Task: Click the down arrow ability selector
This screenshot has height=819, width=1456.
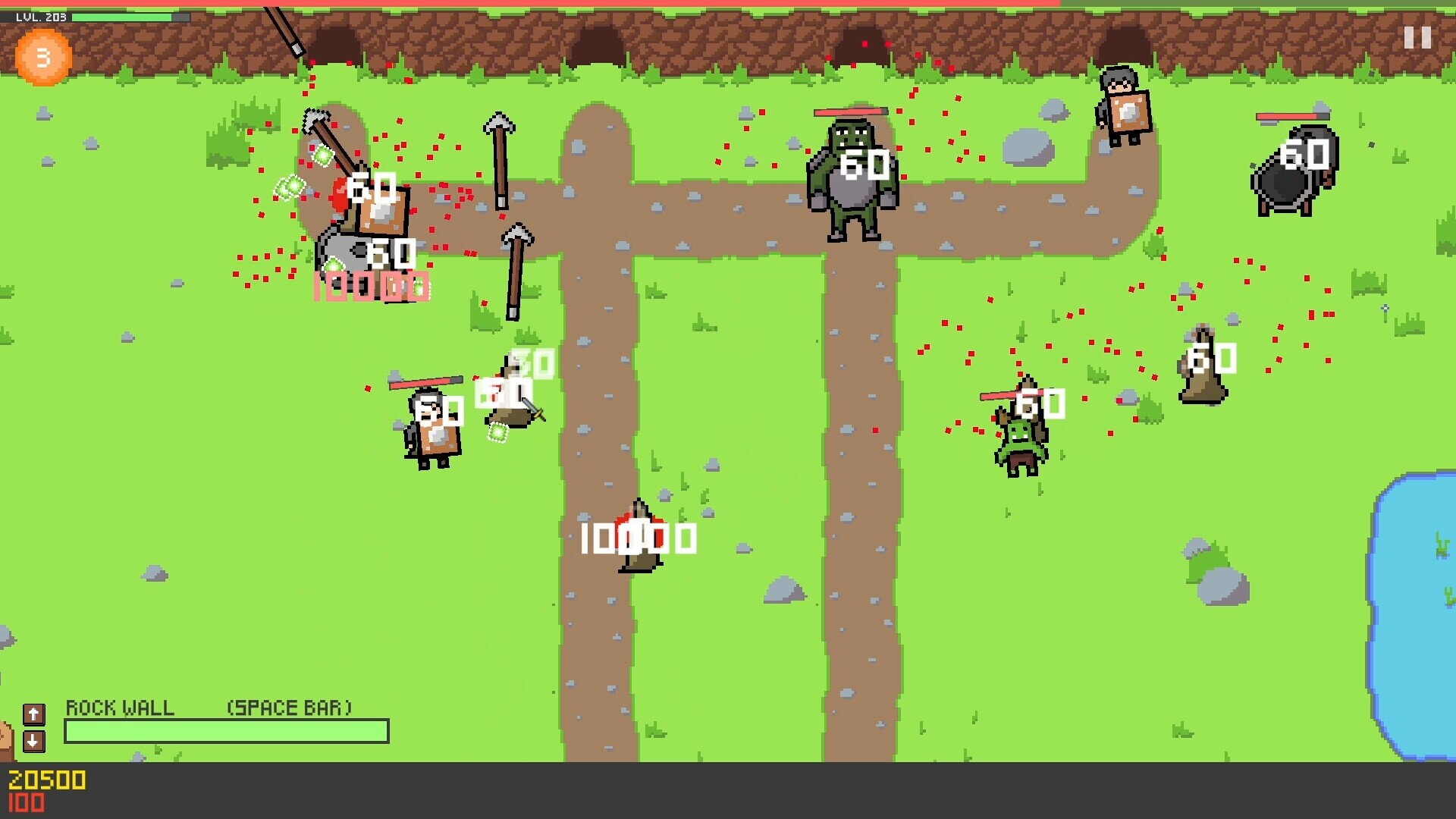Action: pos(33,741)
